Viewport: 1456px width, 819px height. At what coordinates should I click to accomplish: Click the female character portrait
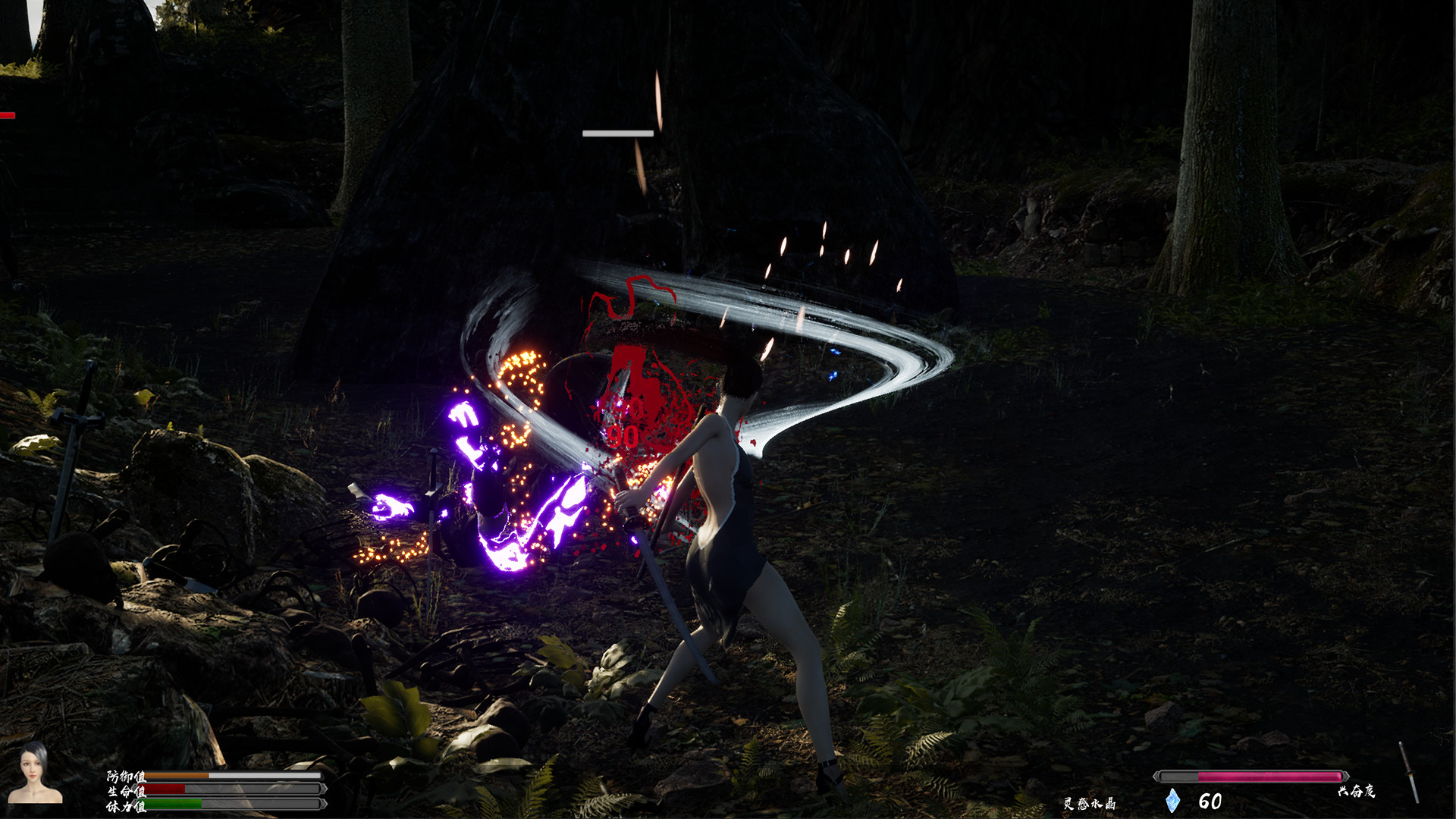click(x=34, y=773)
